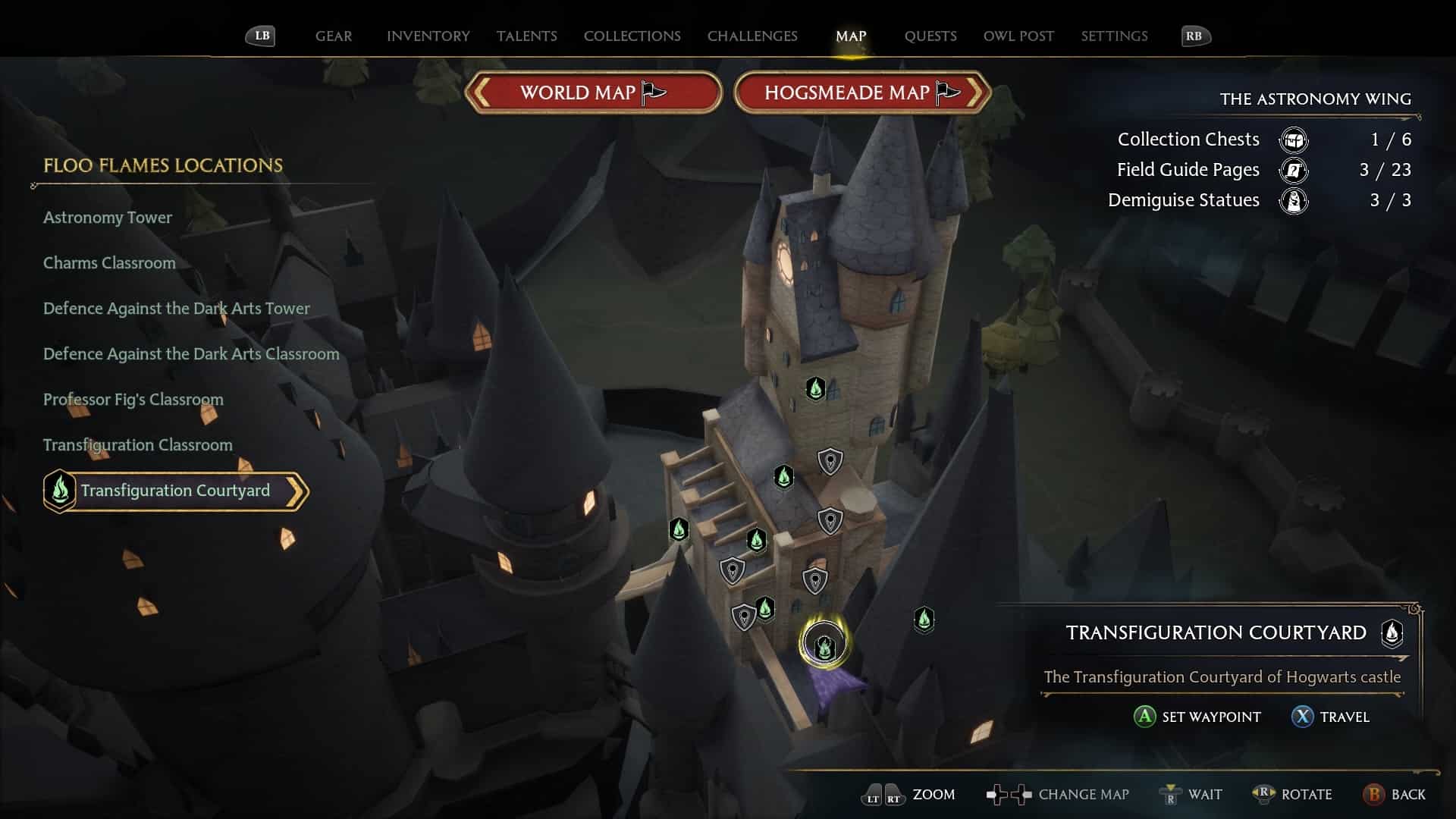Choose Transfiguration Classroom from the list
This screenshot has height=819, width=1456.
(x=138, y=445)
